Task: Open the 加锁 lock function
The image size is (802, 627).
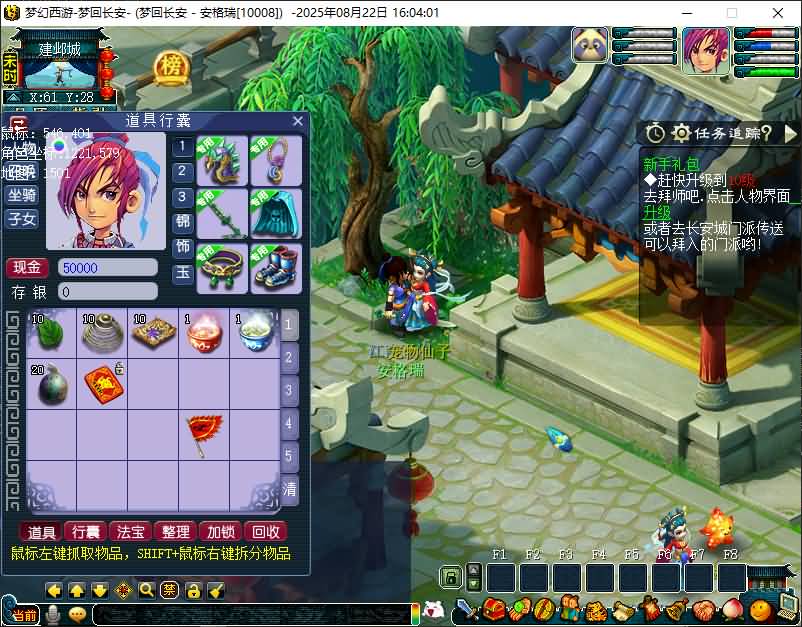Action: tap(220, 531)
